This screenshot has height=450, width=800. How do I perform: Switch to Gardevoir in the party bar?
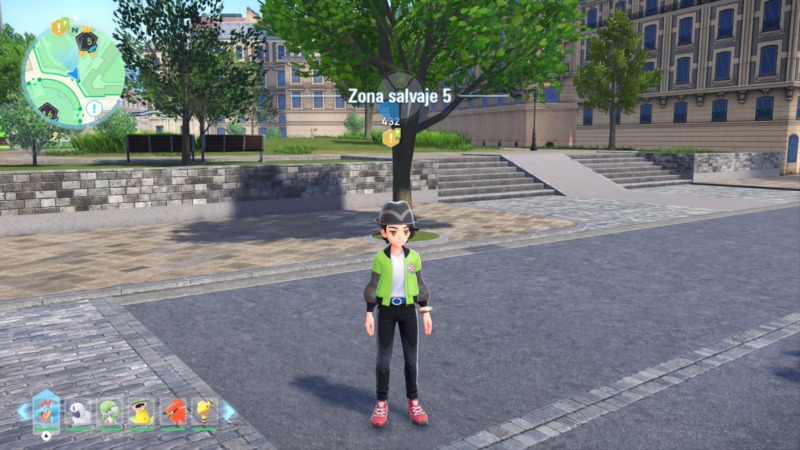[x=110, y=411]
